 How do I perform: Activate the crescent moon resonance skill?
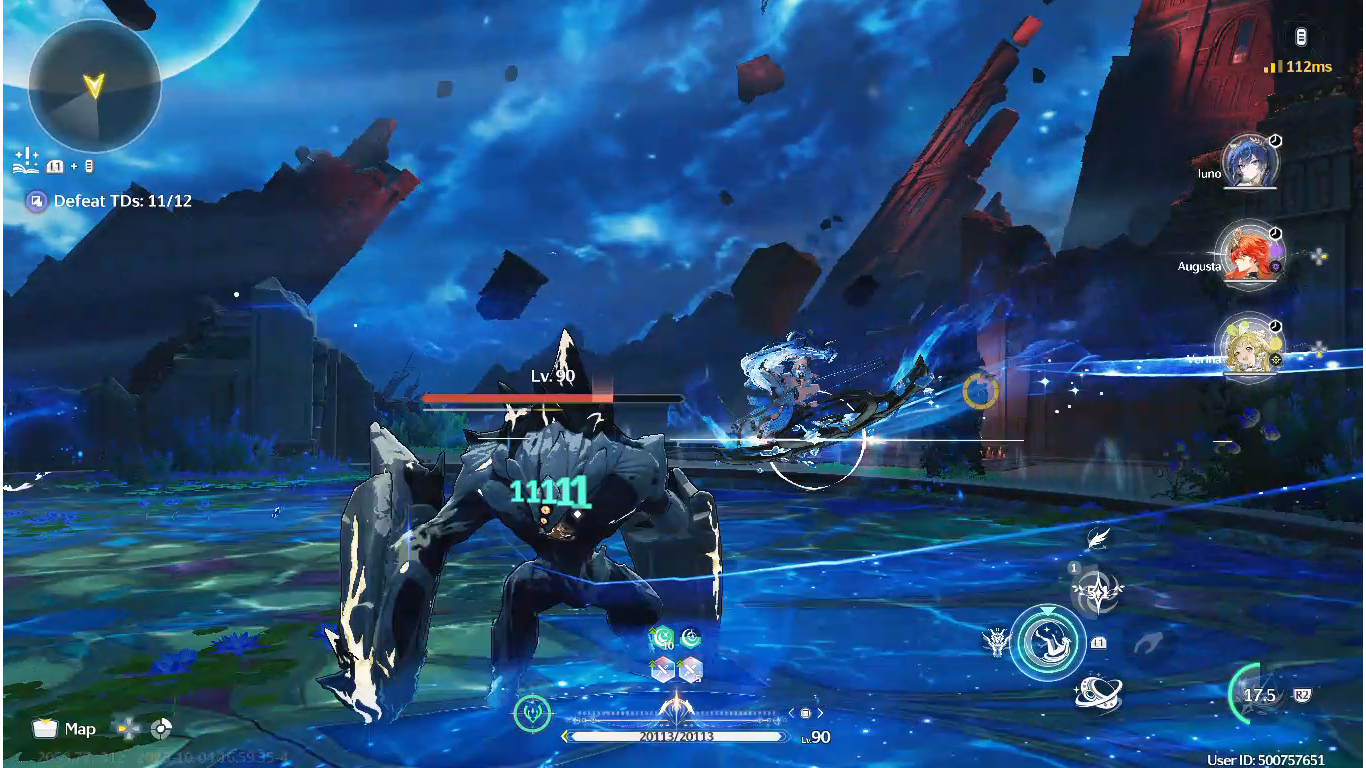coord(1047,643)
